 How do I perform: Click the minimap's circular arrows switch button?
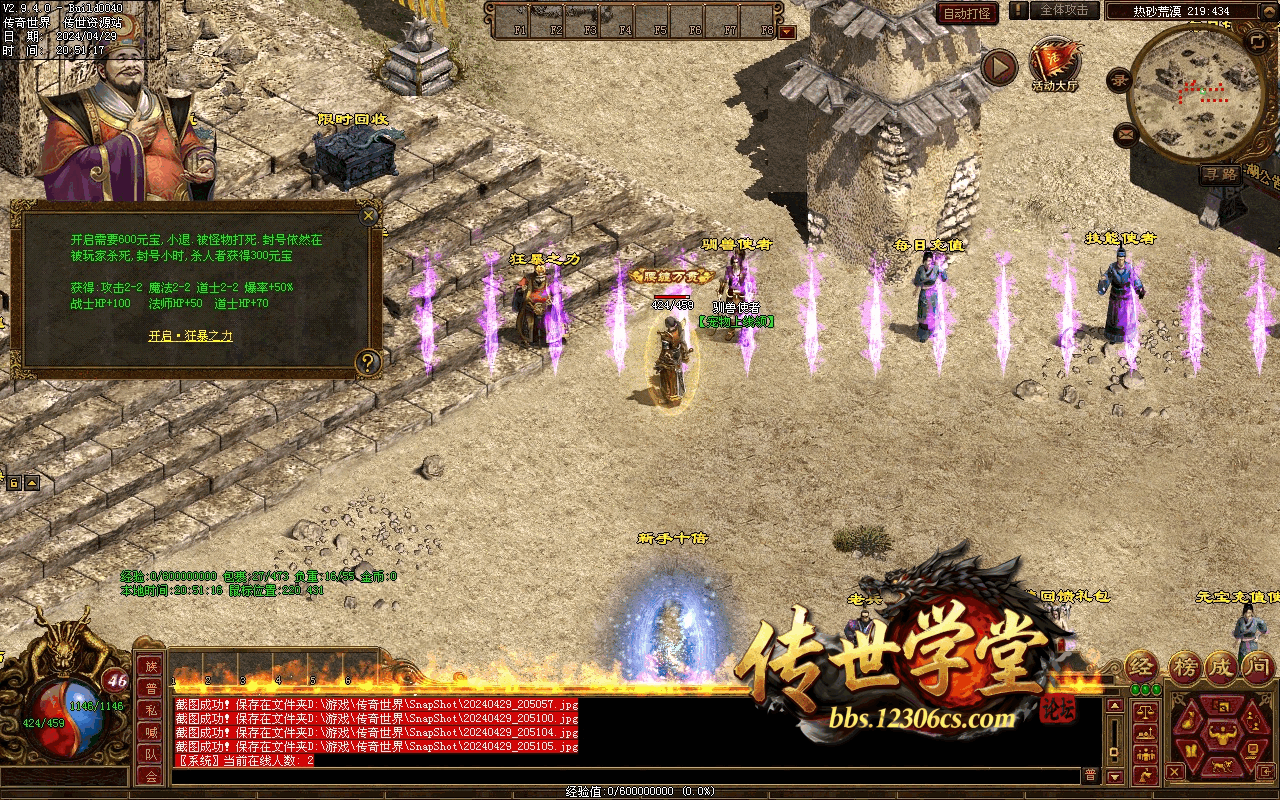click(1257, 41)
